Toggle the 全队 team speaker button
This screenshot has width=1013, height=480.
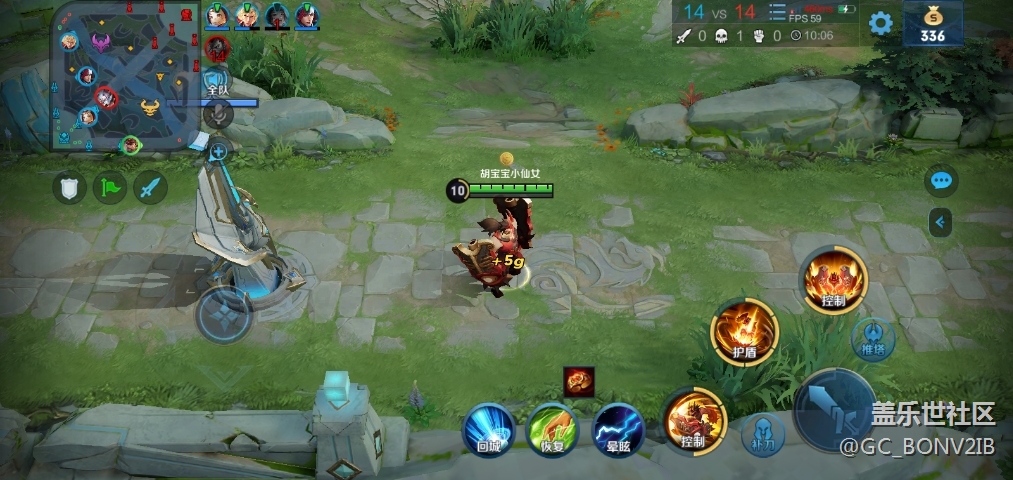[x=217, y=82]
